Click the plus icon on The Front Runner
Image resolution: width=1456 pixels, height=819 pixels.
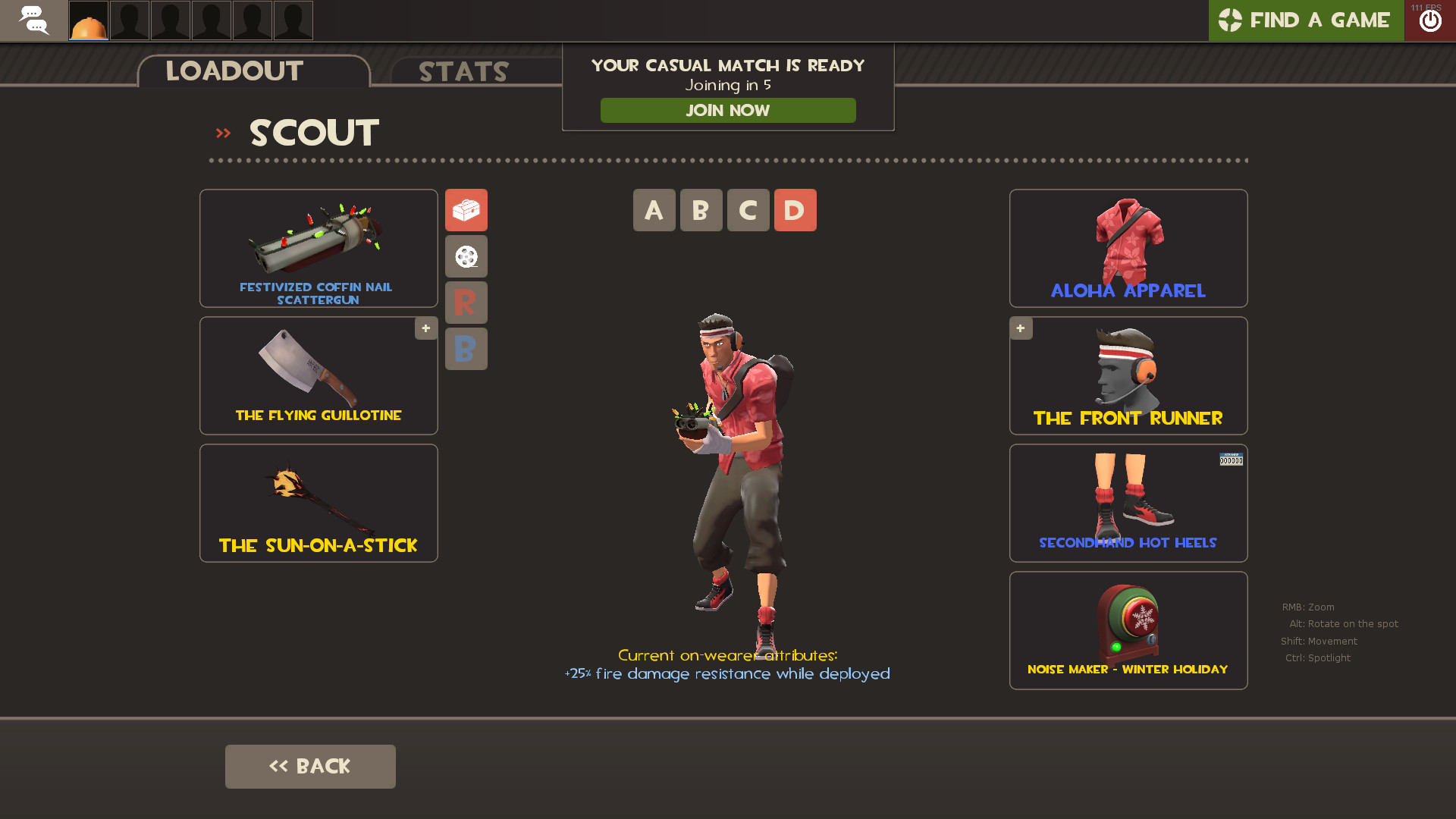click(x=1021, y=328)
